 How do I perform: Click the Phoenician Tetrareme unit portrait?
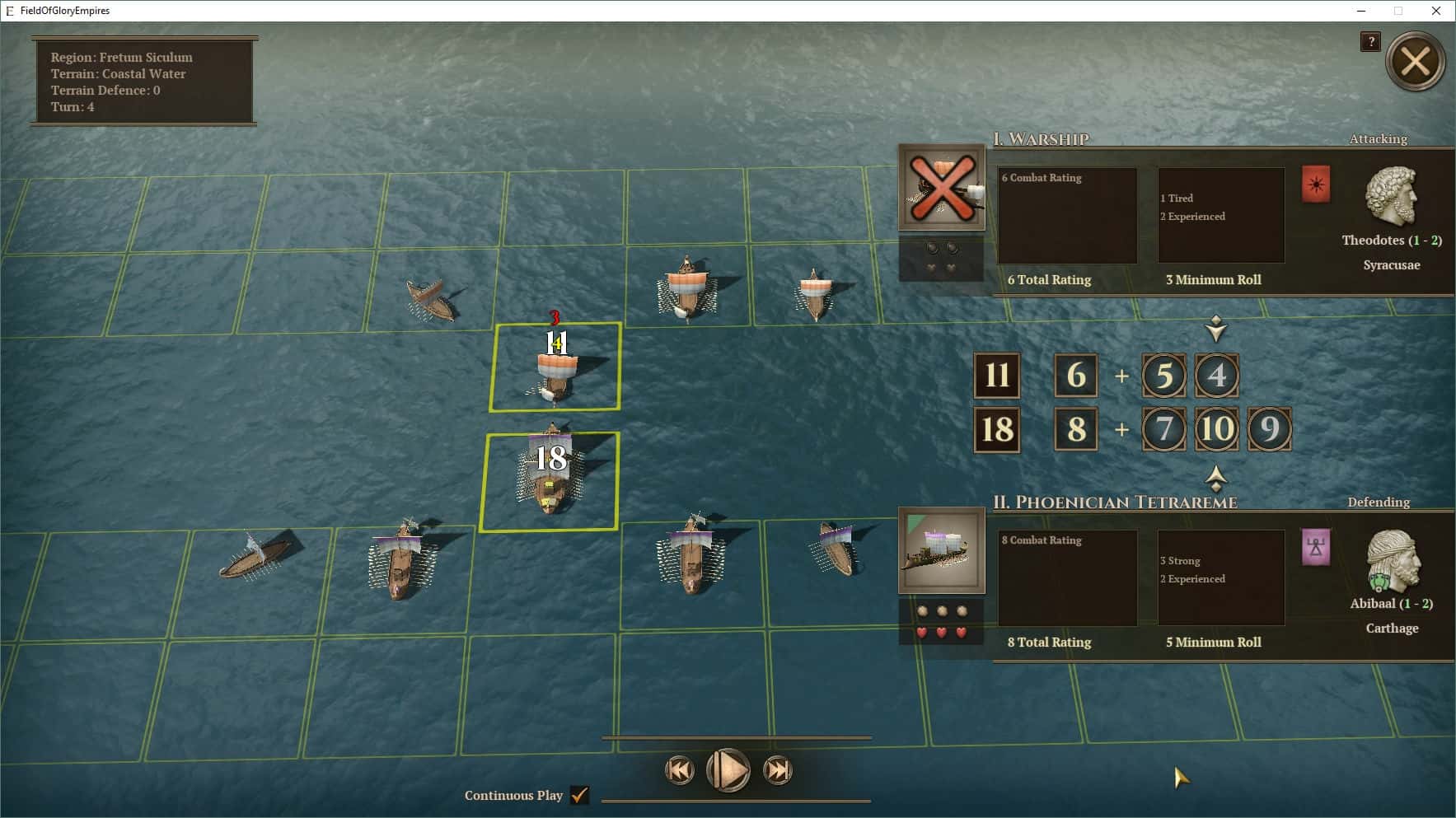[942, 550]
